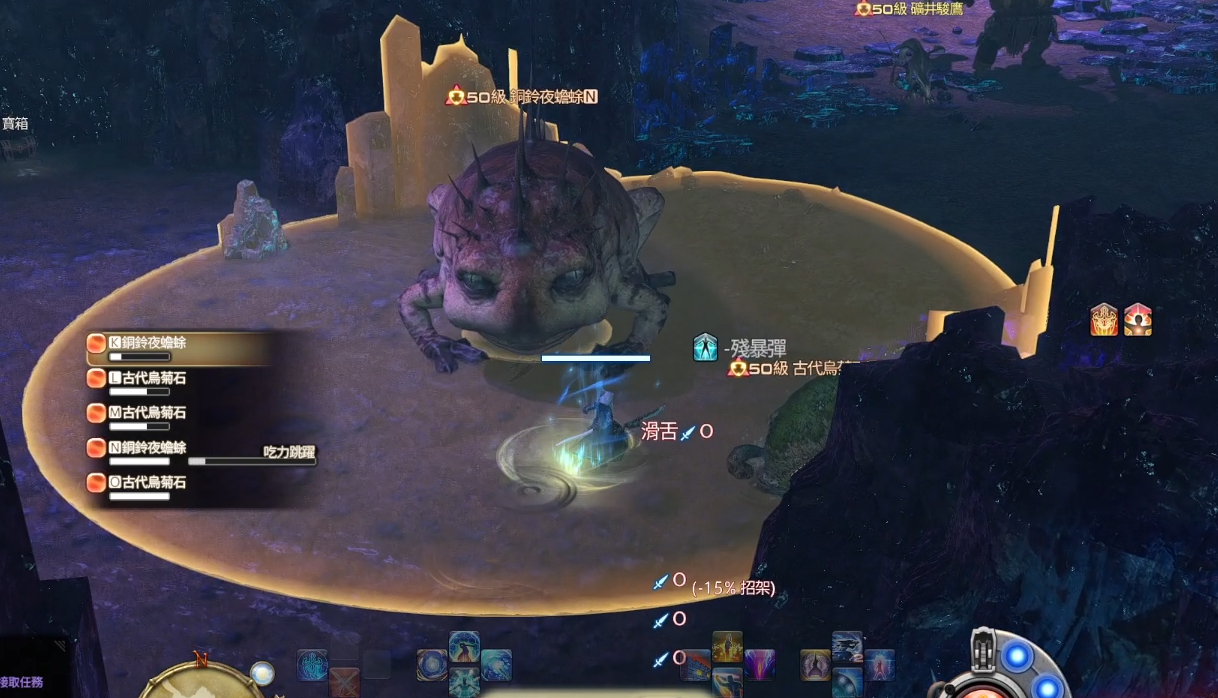This screenshot has width=1218, height=698.
Task: Use the red figure on blue ability
Action: pyautogui.click(x=879, y=664)
